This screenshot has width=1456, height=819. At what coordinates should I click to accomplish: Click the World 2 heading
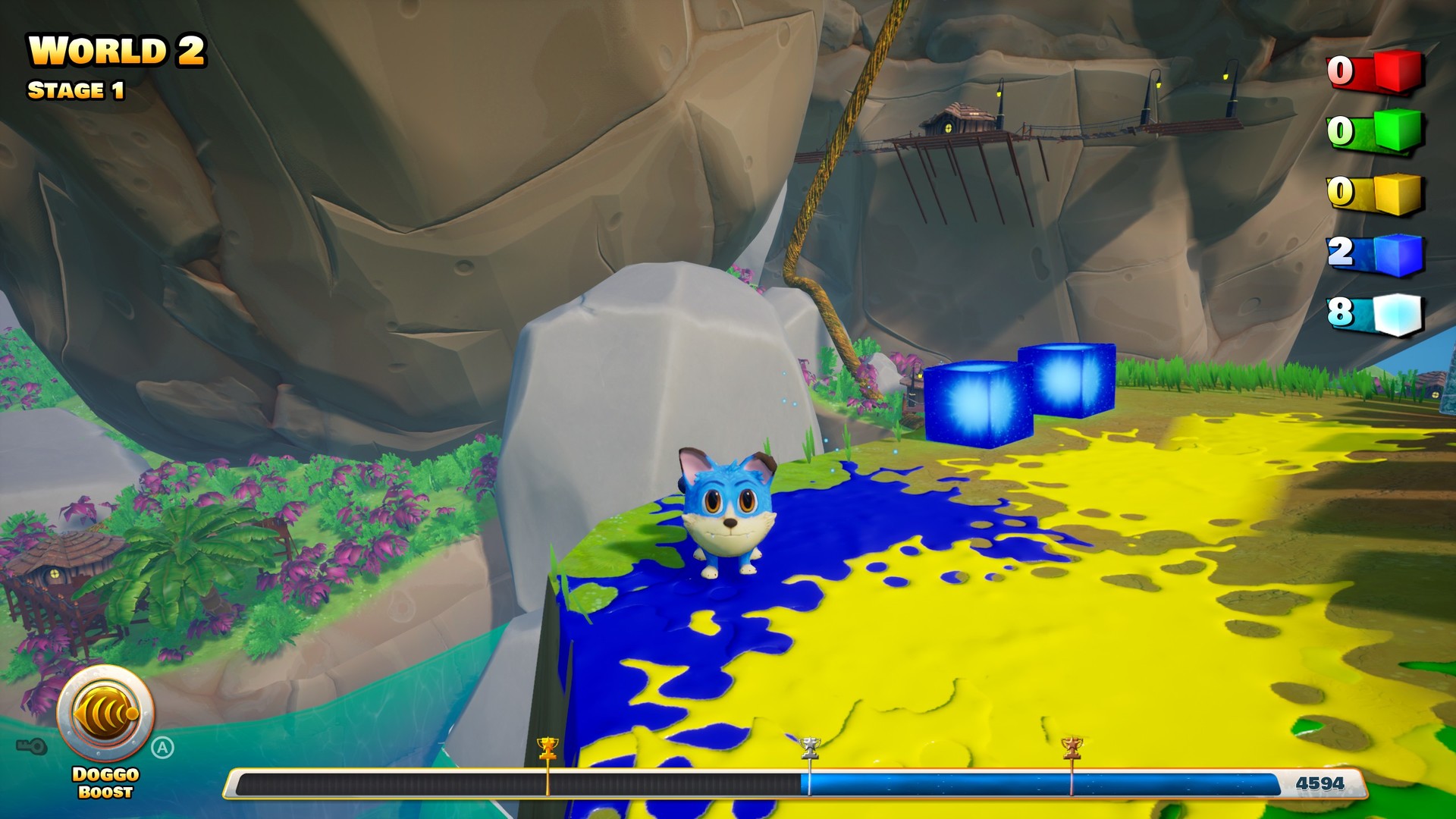pos(115,50)
